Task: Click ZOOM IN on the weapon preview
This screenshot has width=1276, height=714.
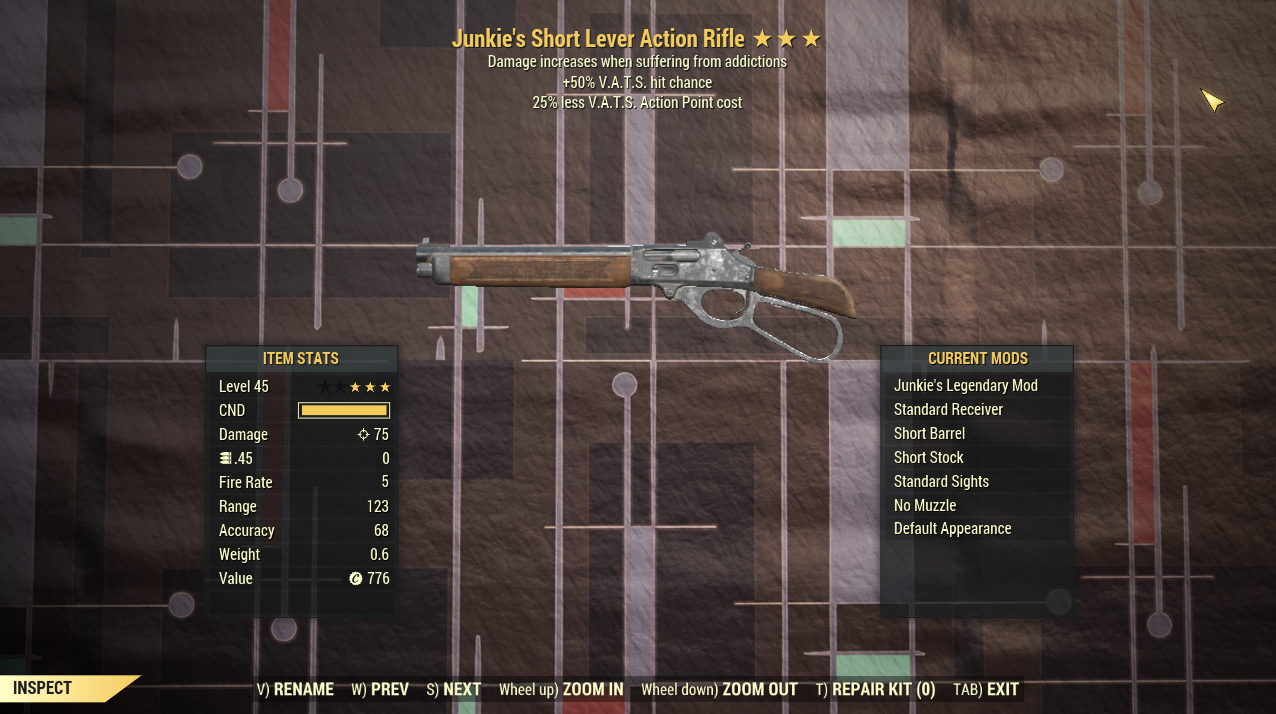Action: pyautogui.click(x=561, y=689)
